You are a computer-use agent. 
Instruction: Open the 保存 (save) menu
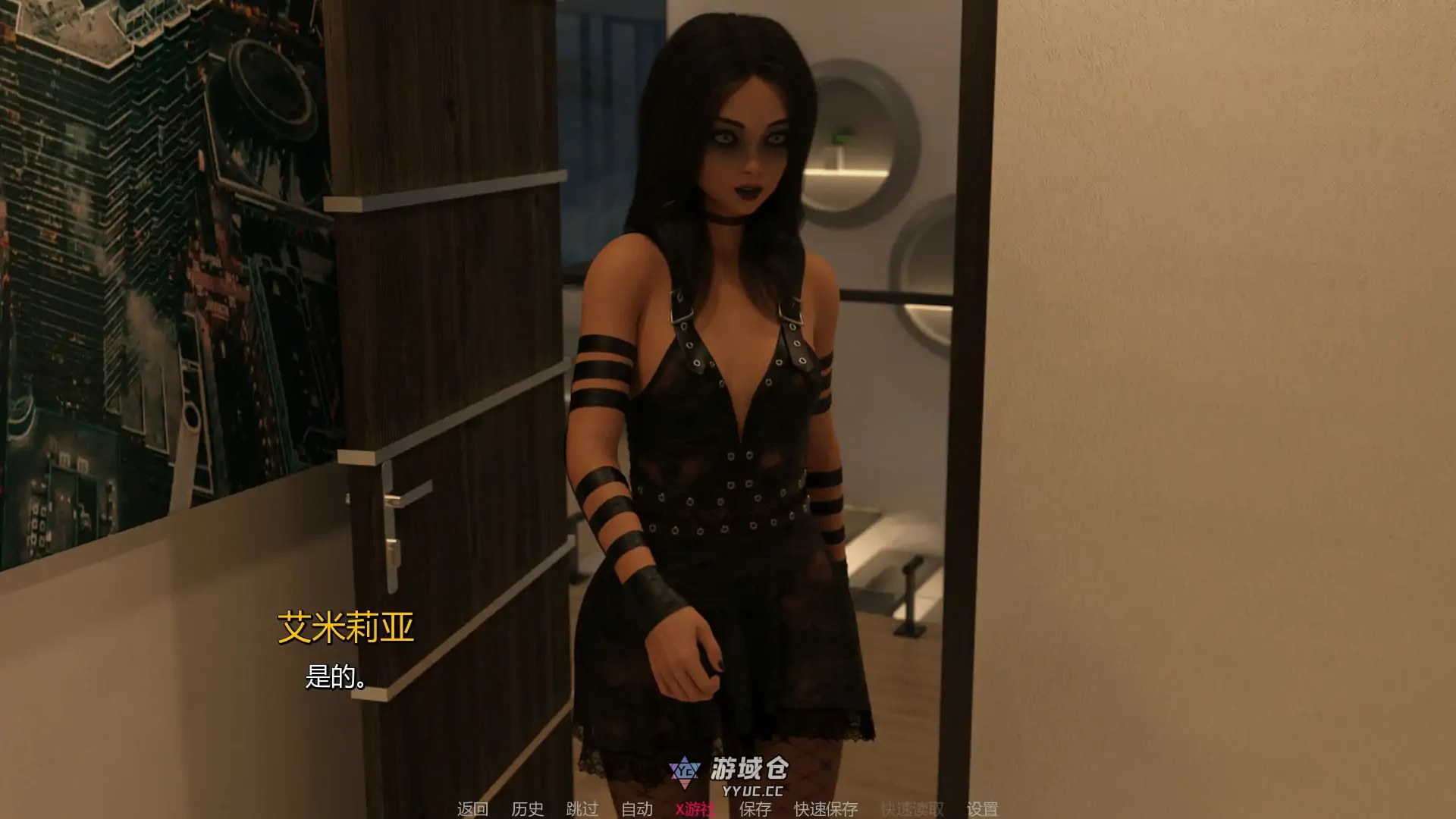tap(755, 809)
